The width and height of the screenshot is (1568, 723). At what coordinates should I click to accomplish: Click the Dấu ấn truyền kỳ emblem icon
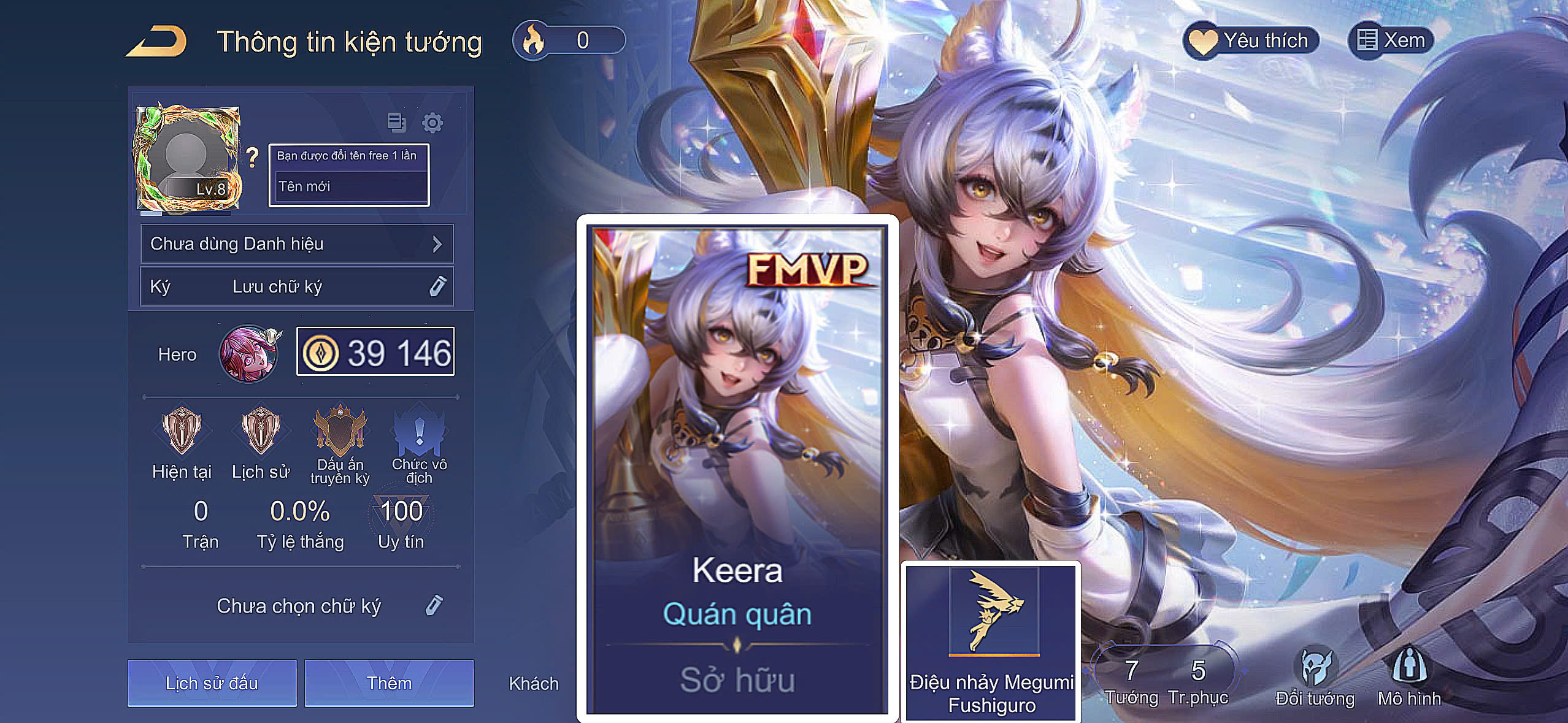338,432
